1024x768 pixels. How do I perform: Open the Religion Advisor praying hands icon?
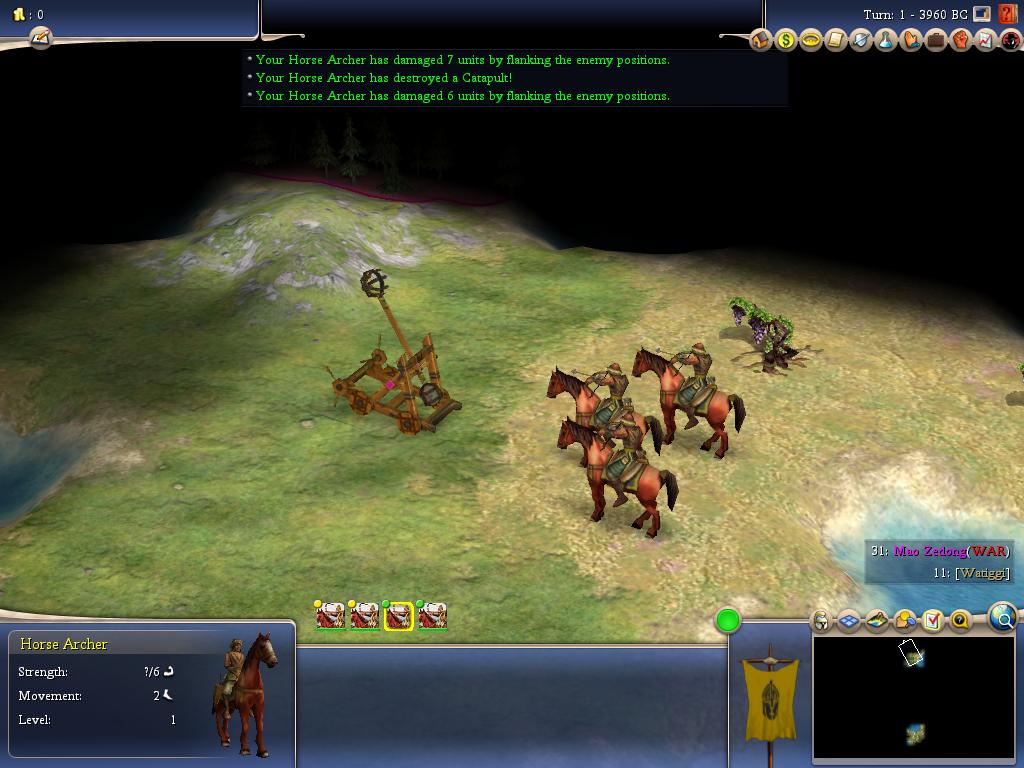(911, 40)
